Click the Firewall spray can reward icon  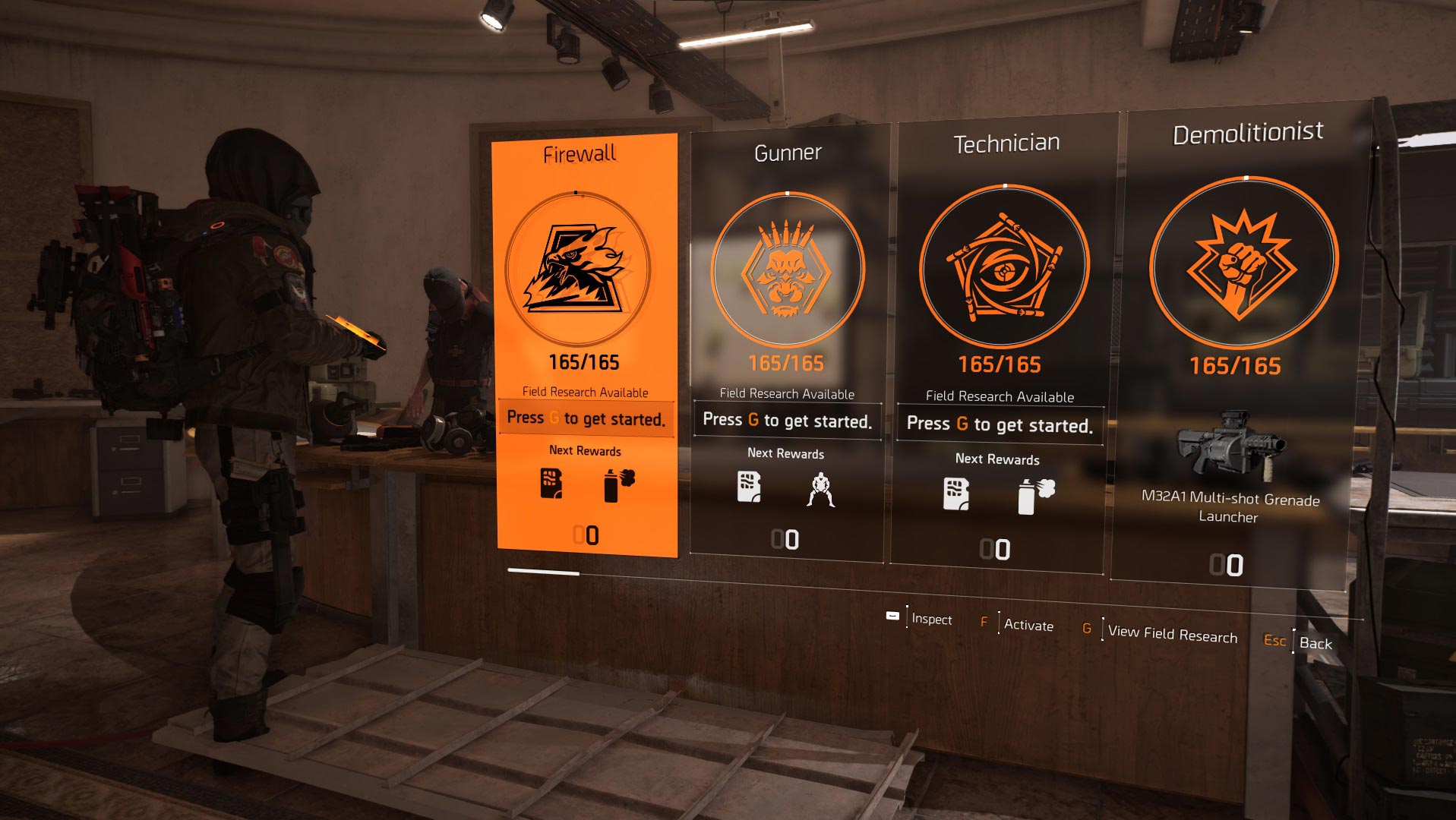[x=618, y=485]
